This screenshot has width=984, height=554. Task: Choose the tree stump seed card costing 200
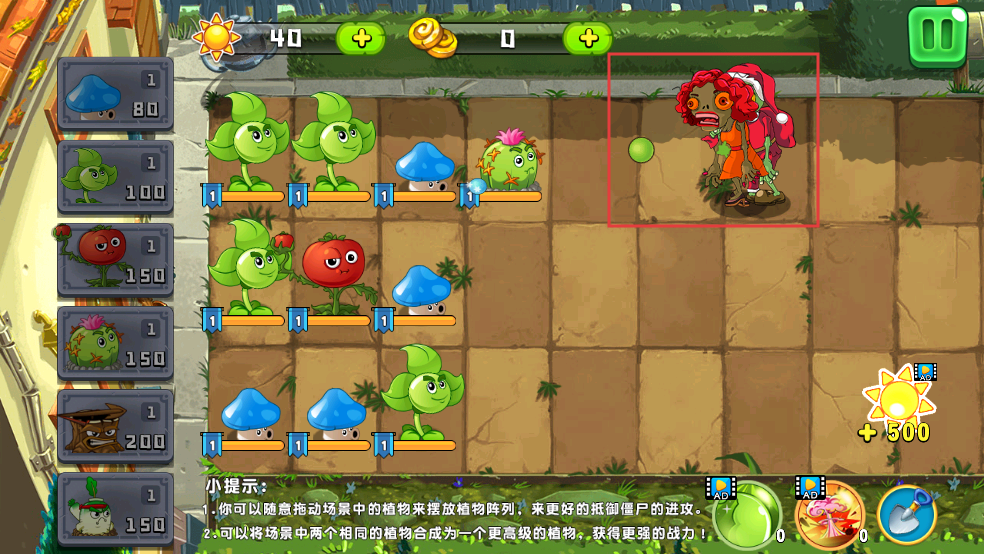pyautogui.click(x=115, y=426)
